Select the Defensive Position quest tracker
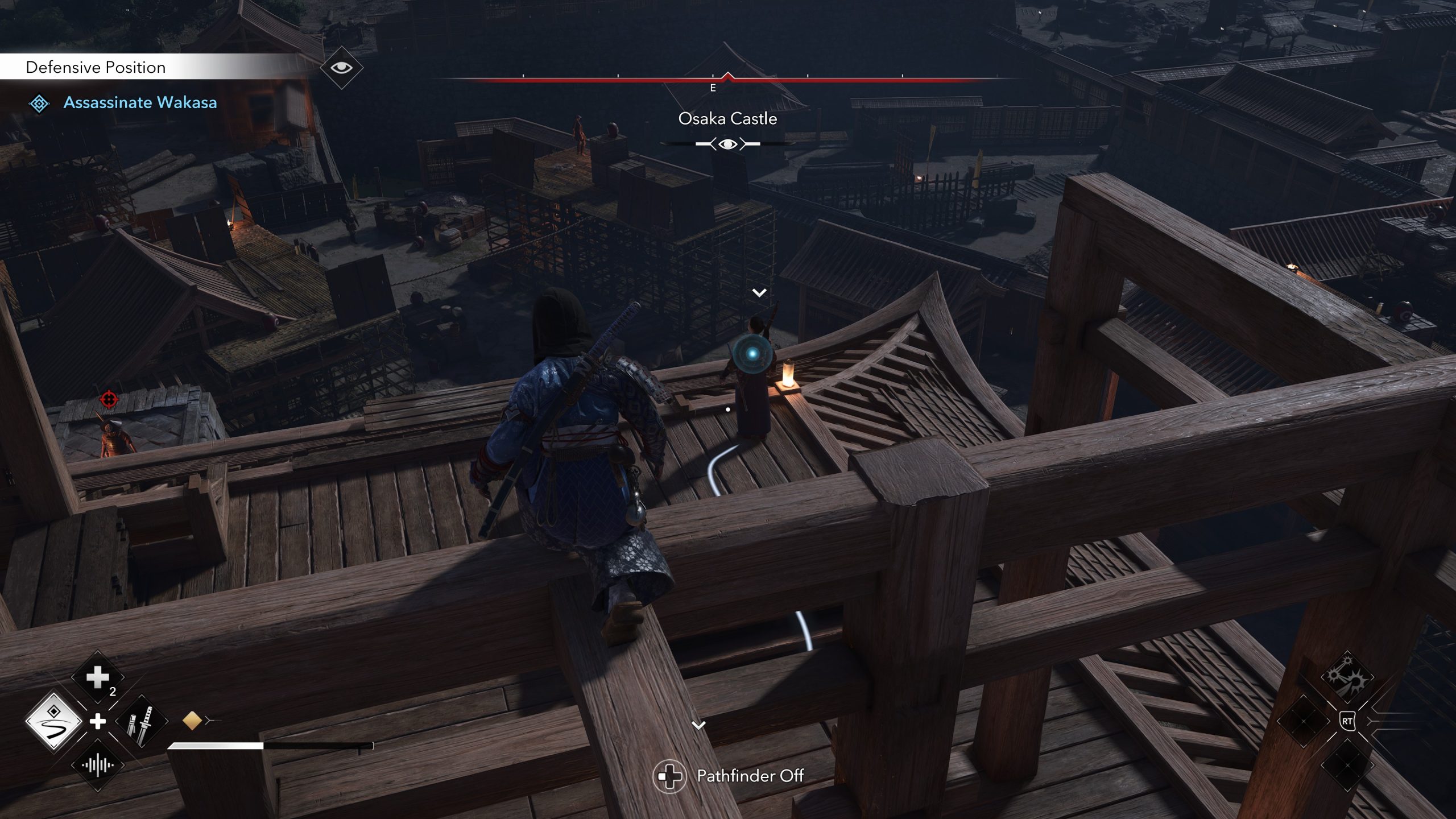Image resolution: width=1456 pixels, height=819 pixels. [x=96, y=67]
